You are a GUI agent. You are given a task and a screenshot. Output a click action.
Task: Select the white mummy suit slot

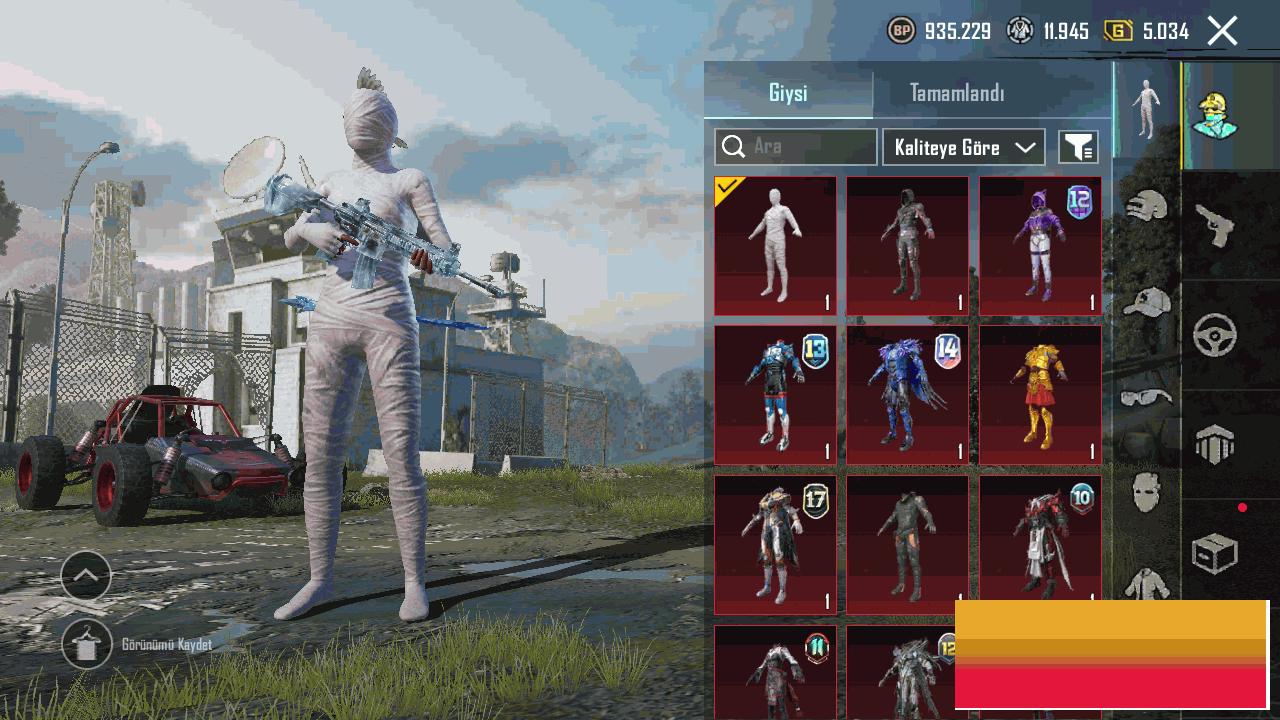click(775, 245)
